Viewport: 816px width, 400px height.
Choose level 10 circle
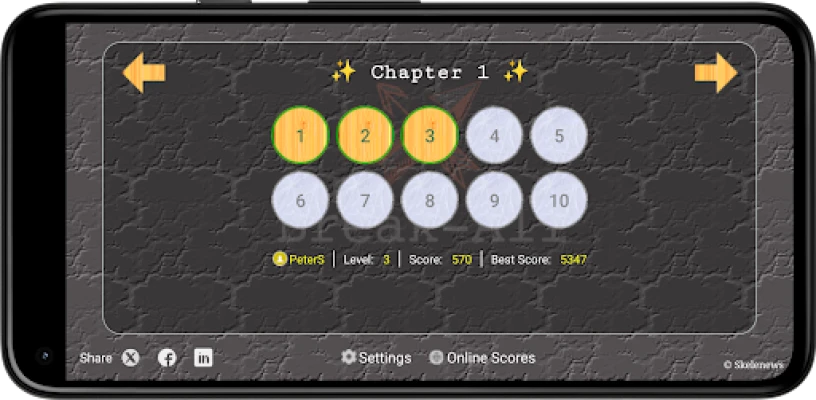559,200
